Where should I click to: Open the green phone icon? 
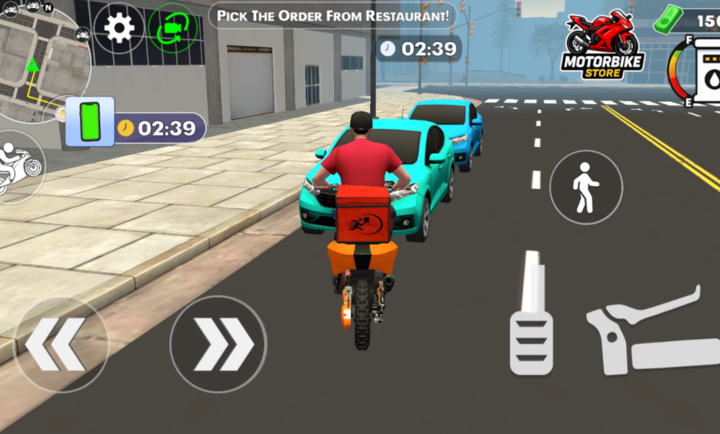(91, 124)
